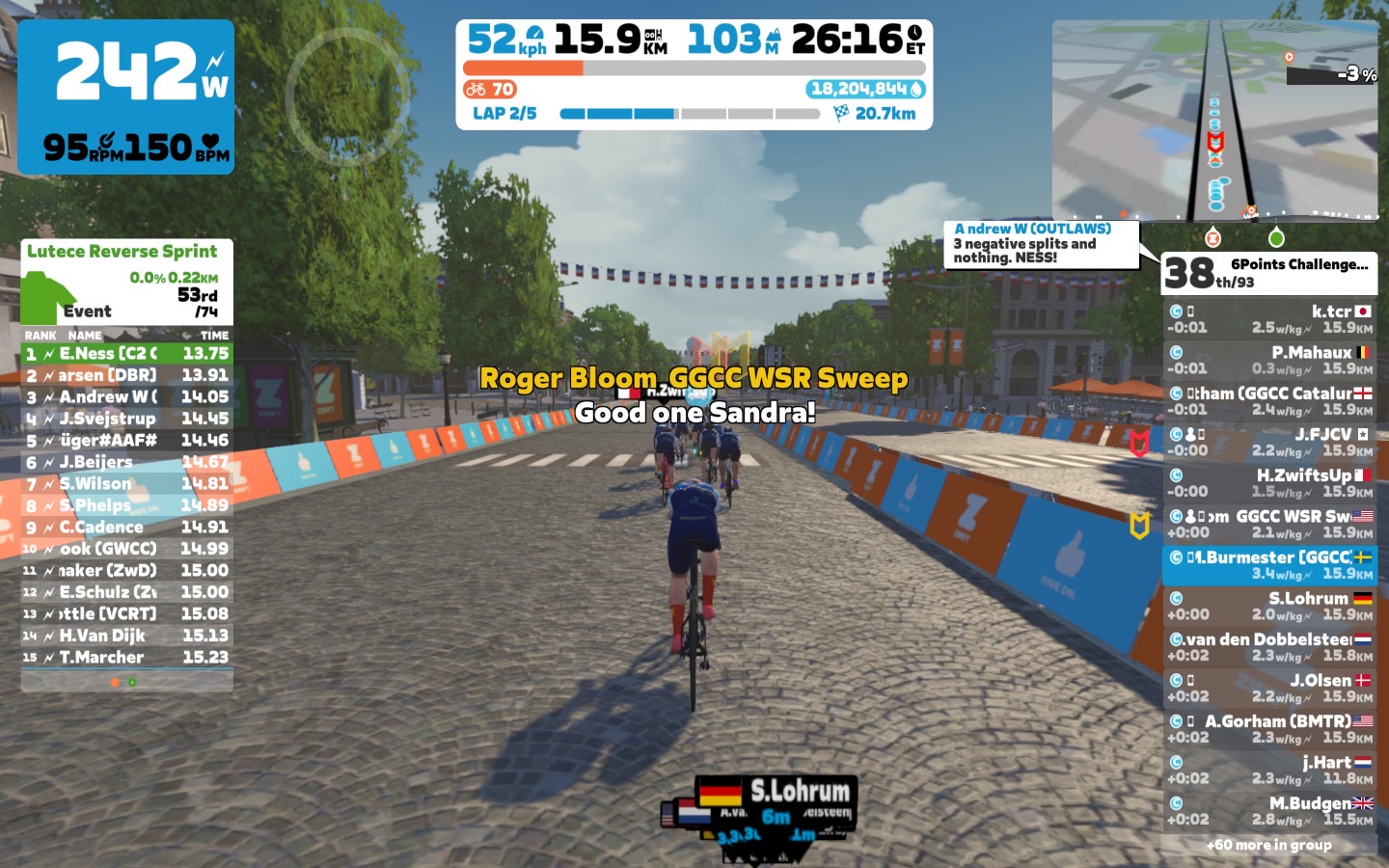1389x868 pixels.
Task: Select M.Budgen in the riders list
Action: coord(1269,811)
